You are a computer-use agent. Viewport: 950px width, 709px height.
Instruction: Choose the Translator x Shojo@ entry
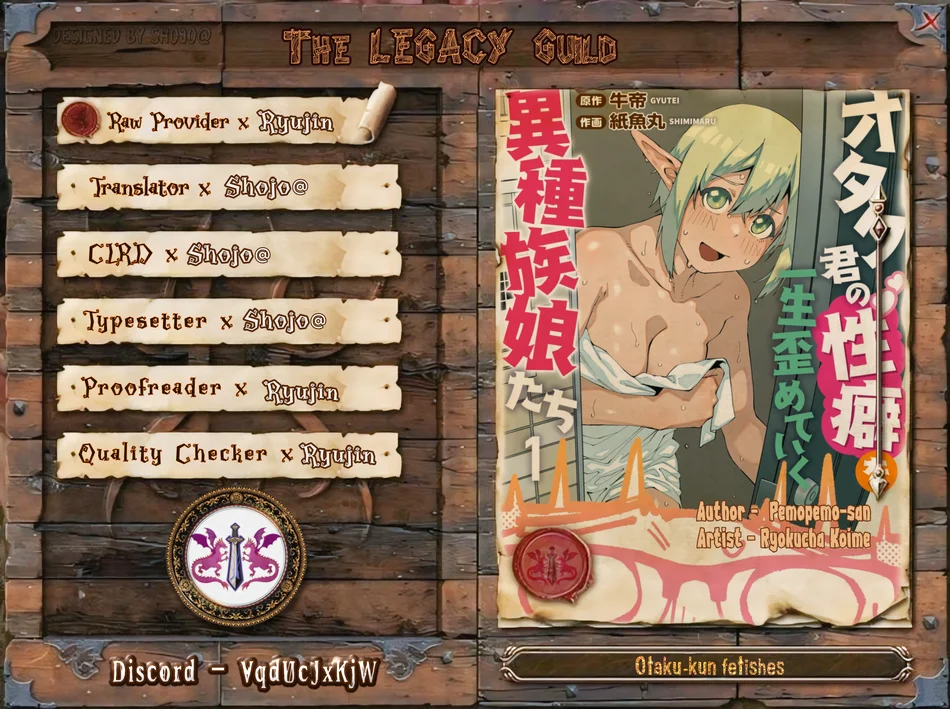point(228,188)
